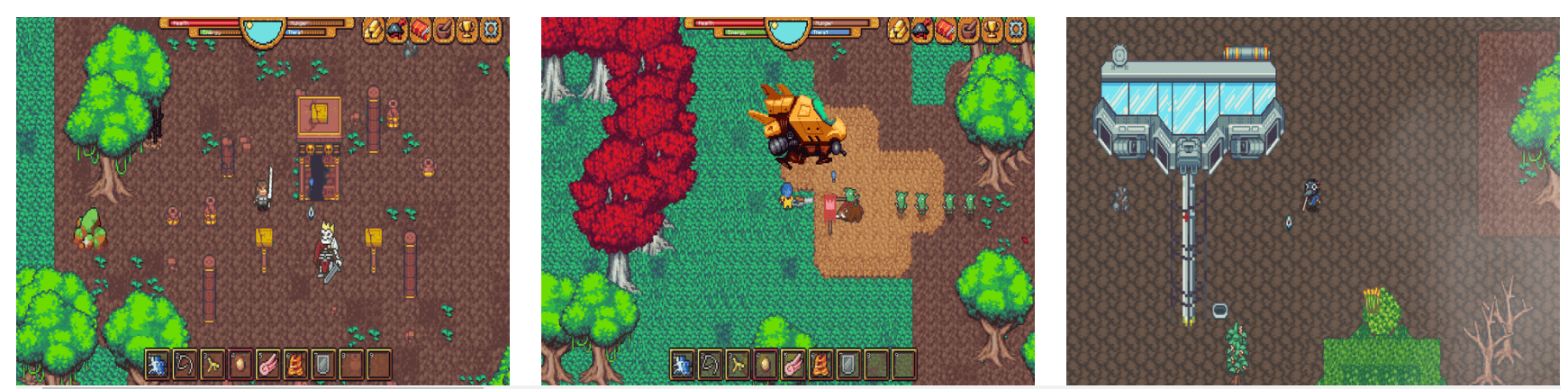Select the grey shield slot in skeleton king screenshot

point(323,364)
